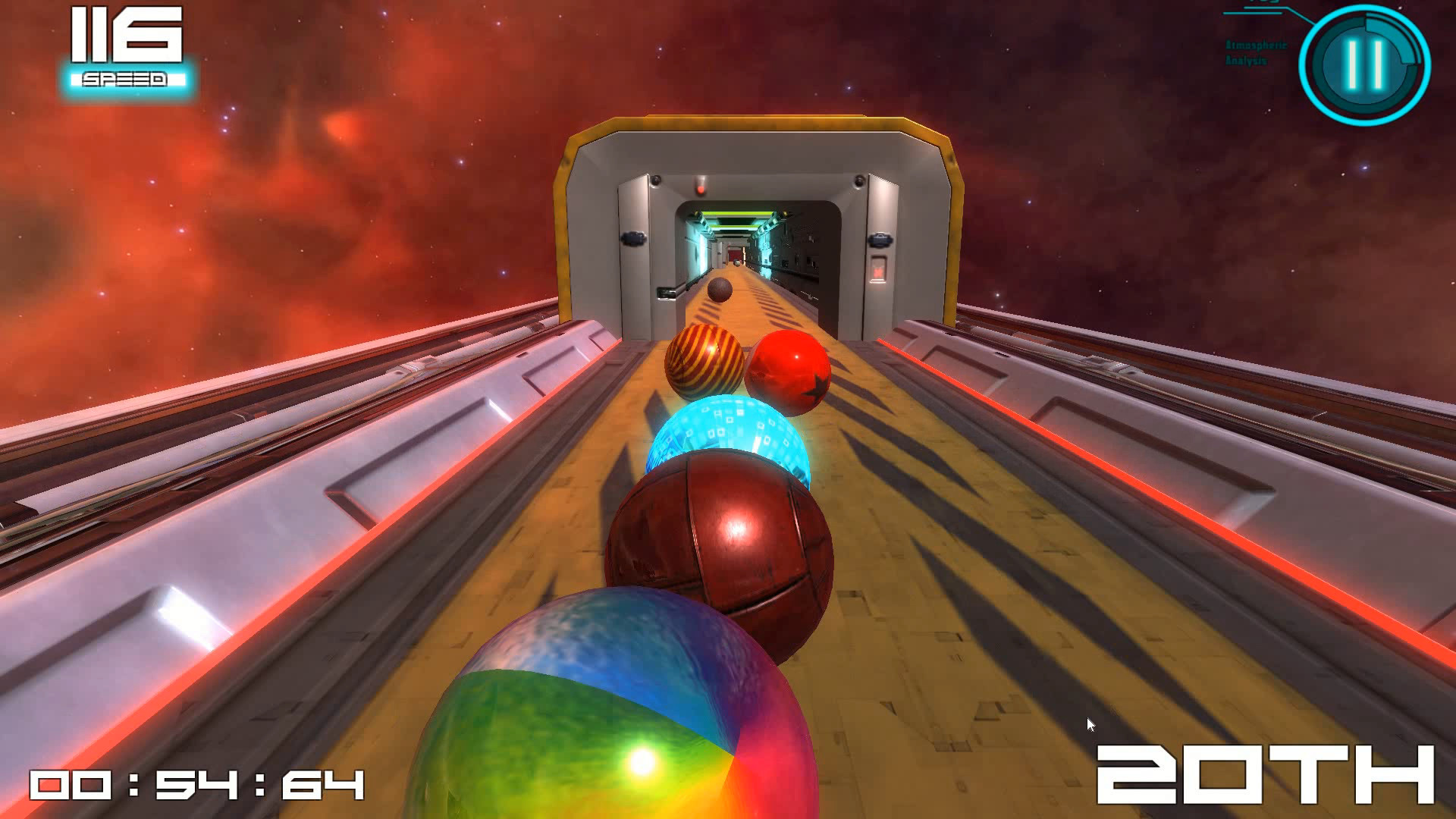Click the distant brown ball in the tunnel
The image size is (1456, 819).
[718, 289]
